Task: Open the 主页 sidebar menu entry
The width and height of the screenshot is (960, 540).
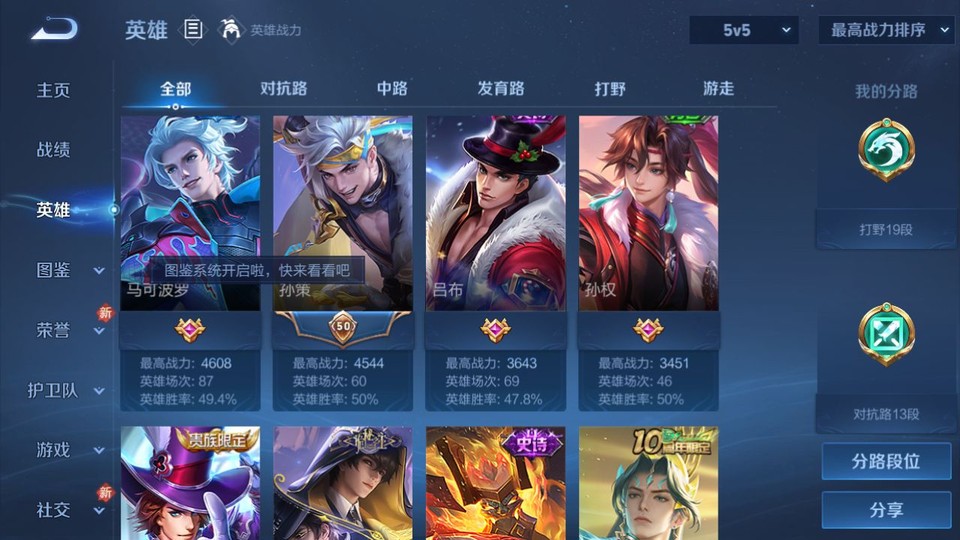Action: 54,90
